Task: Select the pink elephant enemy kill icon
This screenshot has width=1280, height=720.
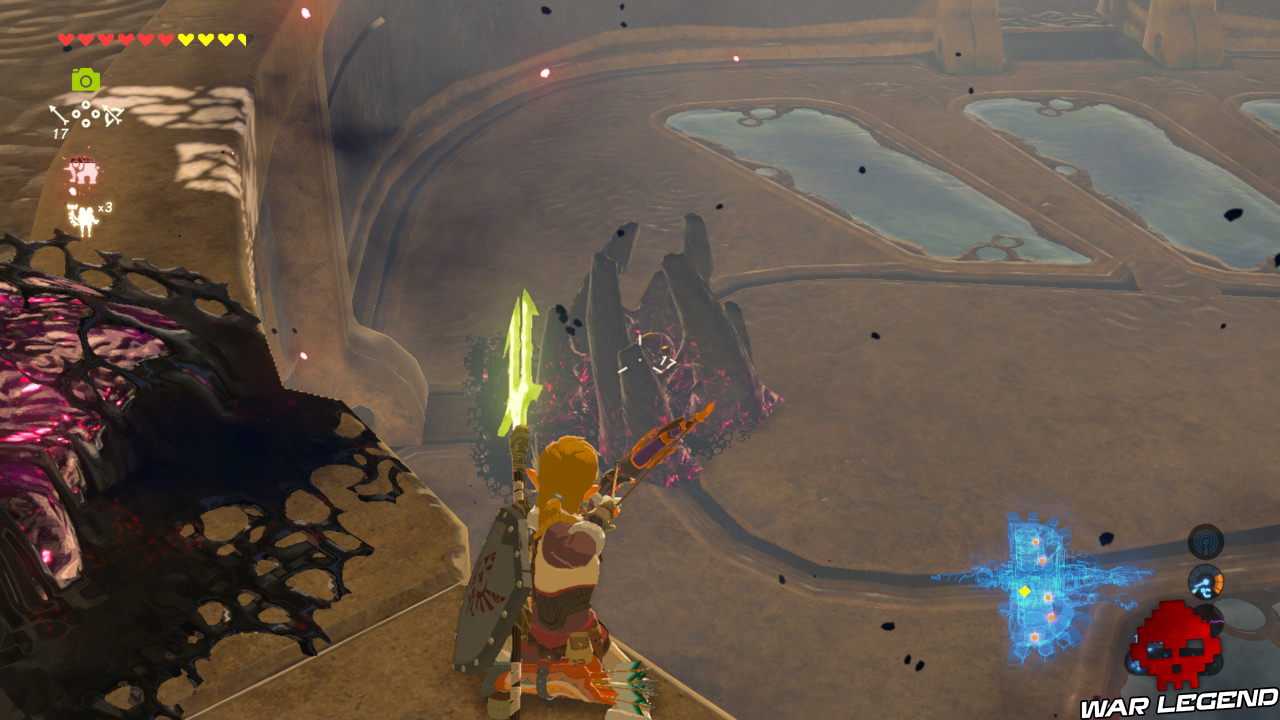Action: coord(82,168)
